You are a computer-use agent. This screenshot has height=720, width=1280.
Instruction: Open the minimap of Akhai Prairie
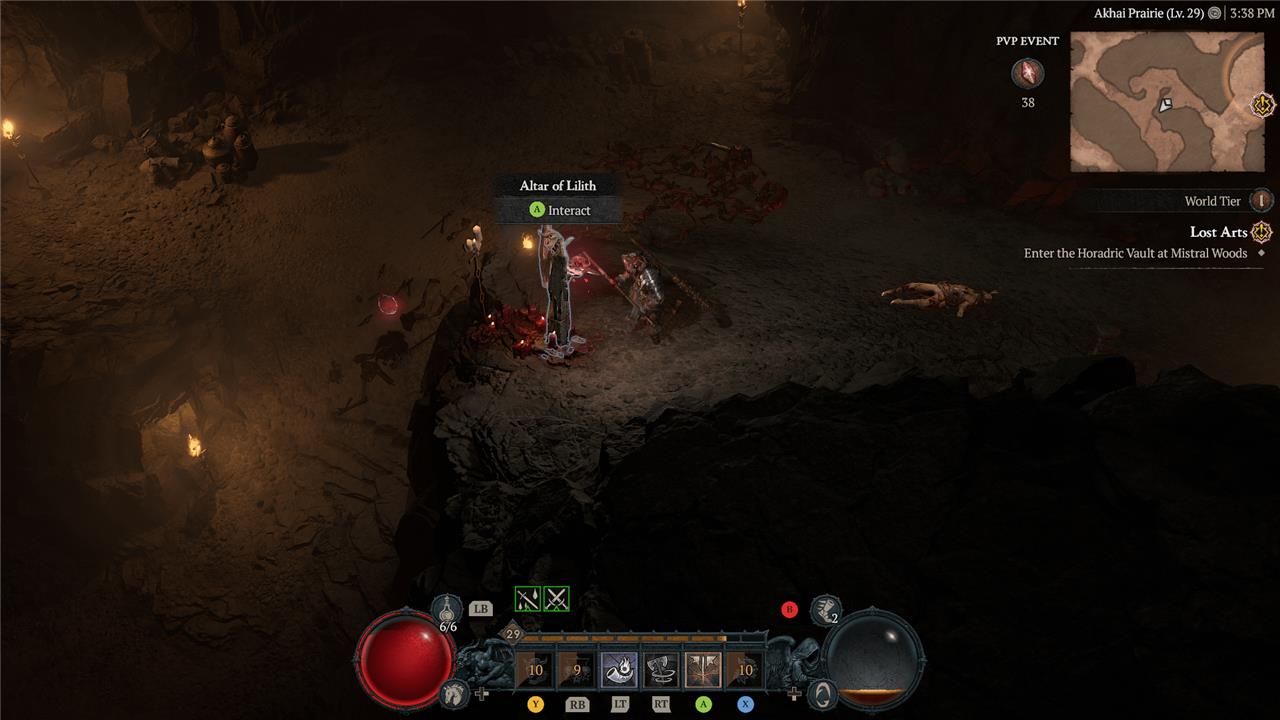coord(1166,101)
